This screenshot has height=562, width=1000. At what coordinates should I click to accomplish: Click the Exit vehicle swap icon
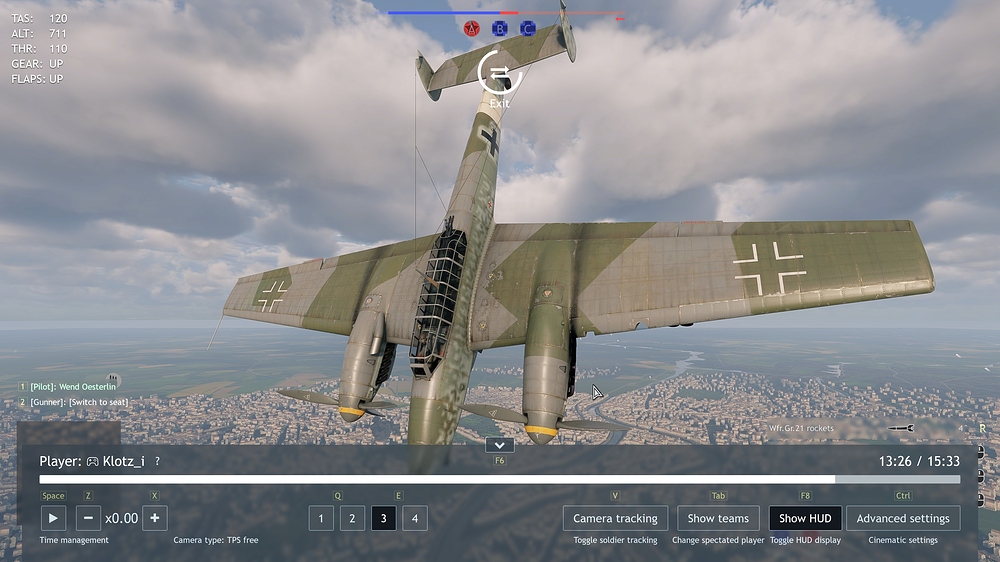point(499,73)
